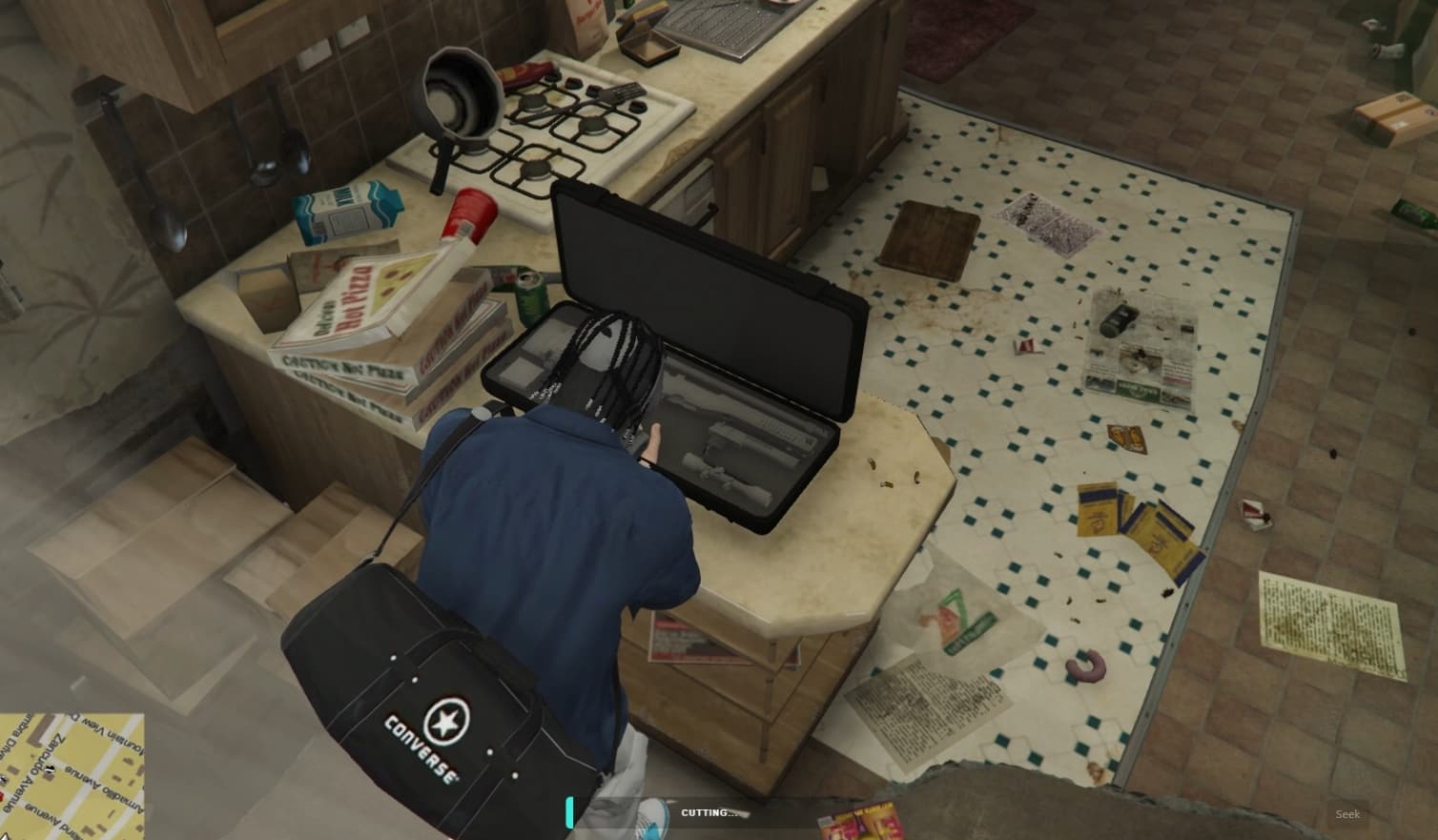This screenshot has width=1438, height=840.
Task: Click the red cup beside the stove
Action: 470,215
